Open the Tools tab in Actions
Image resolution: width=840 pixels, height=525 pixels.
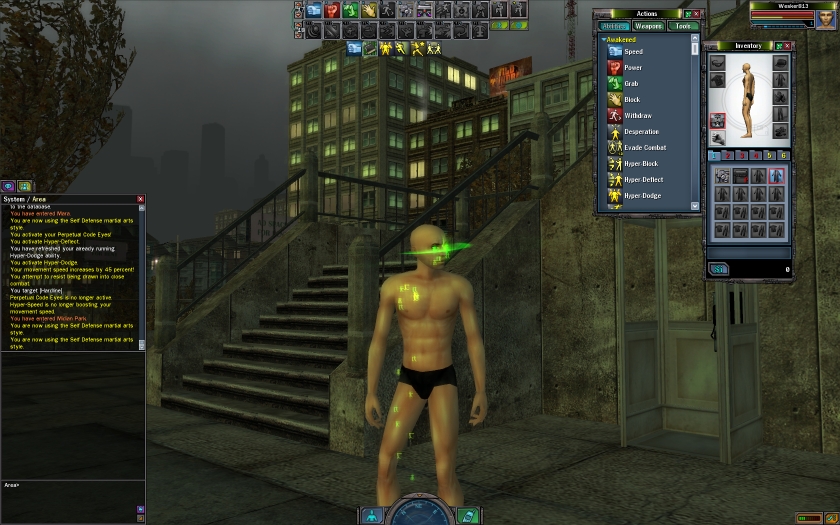[682, 26]
